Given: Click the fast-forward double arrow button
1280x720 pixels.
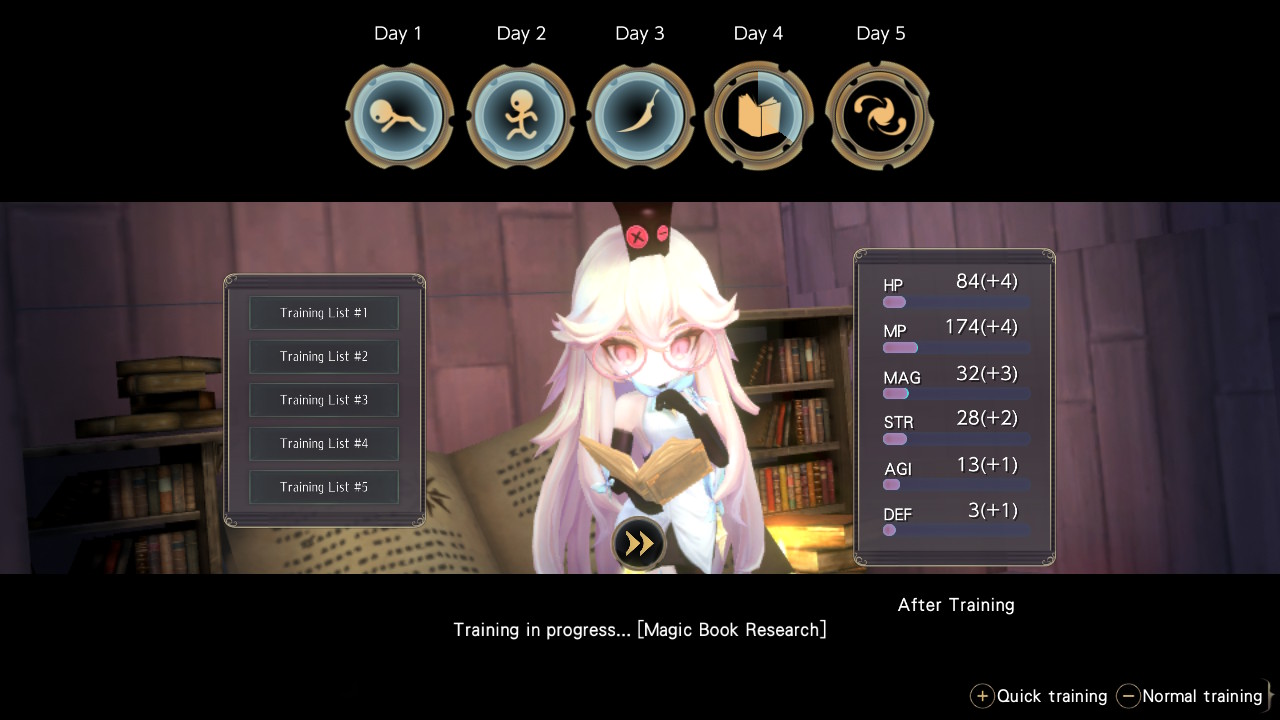Looking at the screenshot, I should [x=639, y=543].
